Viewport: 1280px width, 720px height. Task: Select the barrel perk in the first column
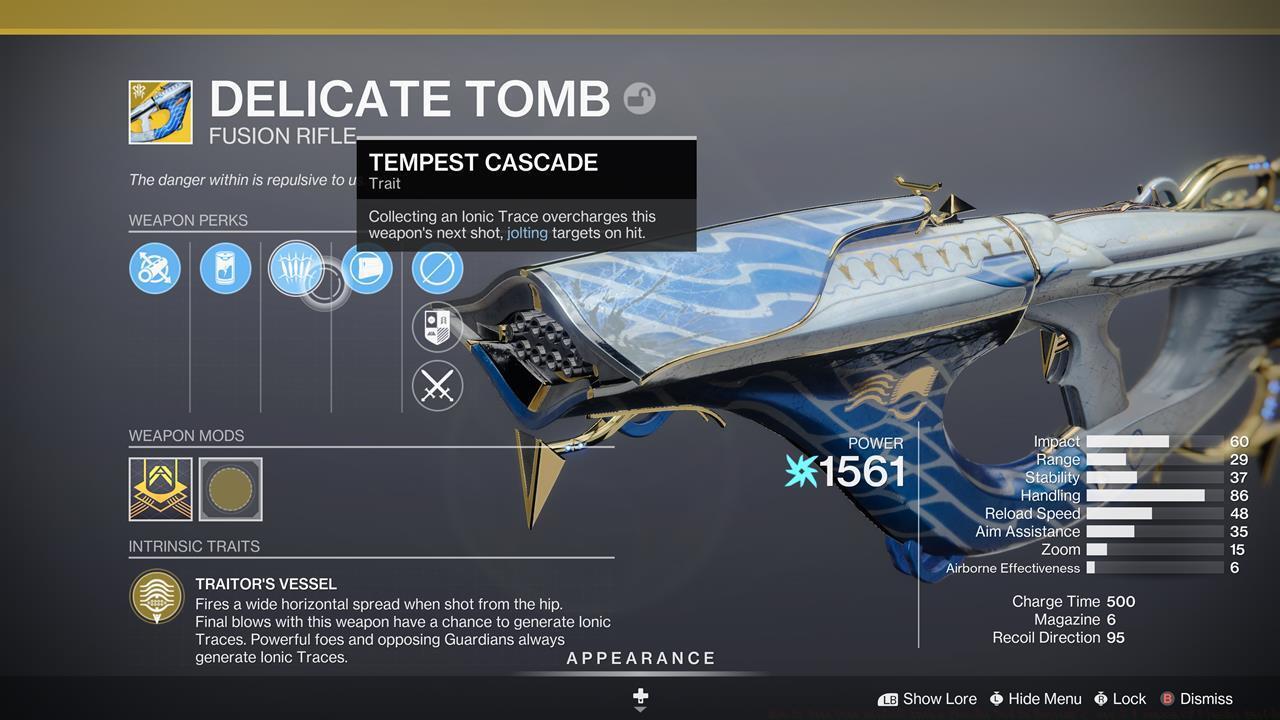[x=154, y=268]
